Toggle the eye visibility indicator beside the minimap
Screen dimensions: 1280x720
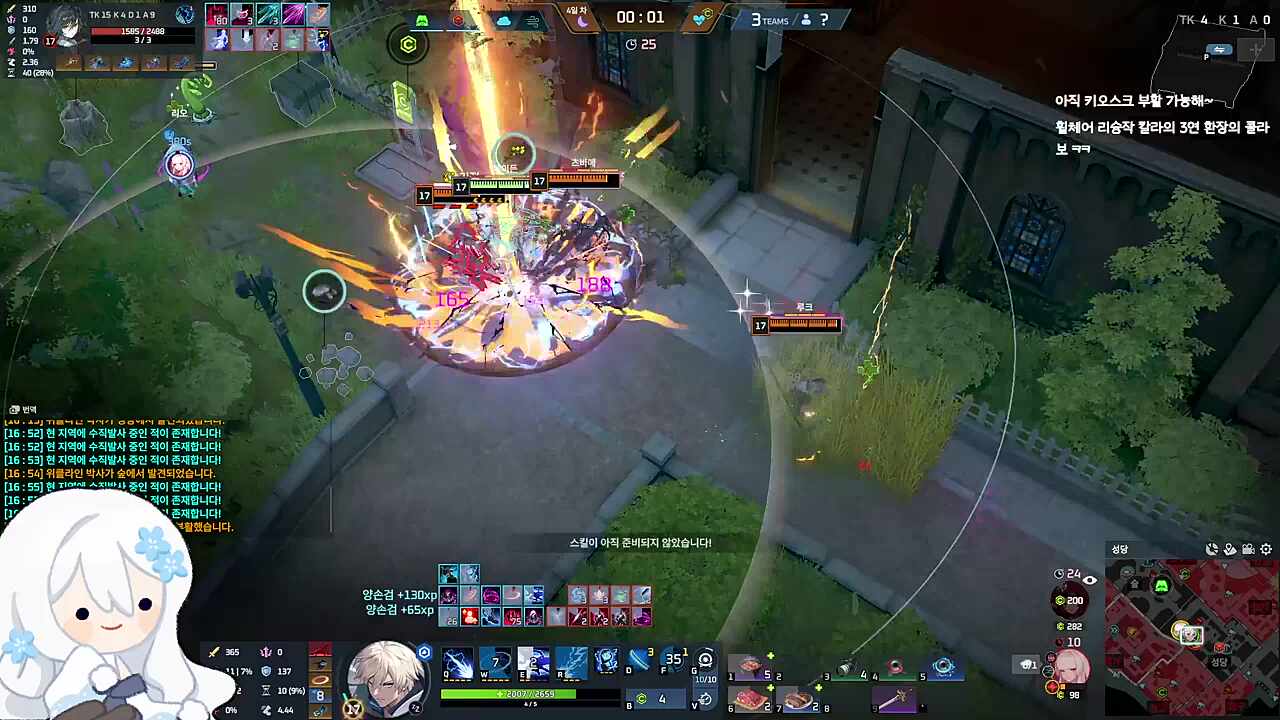pos(1089,579)
